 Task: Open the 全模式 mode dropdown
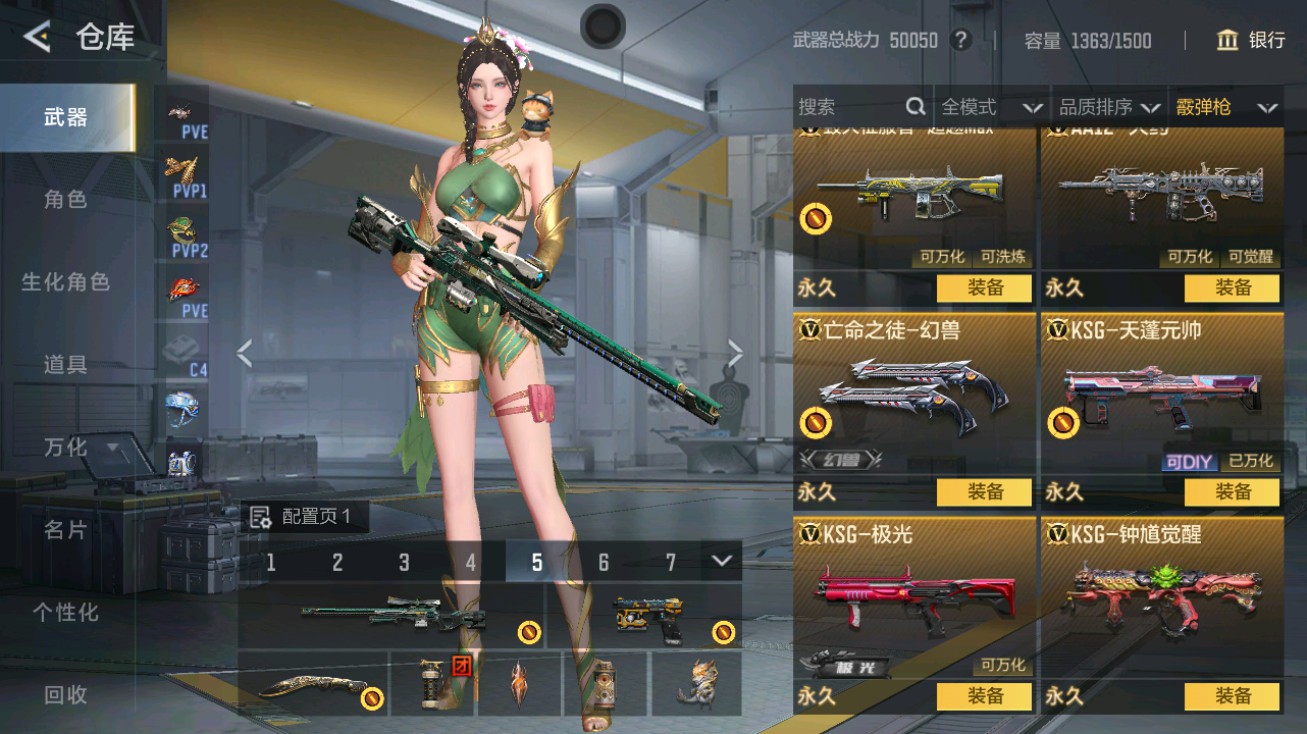(x=991, y=107)
